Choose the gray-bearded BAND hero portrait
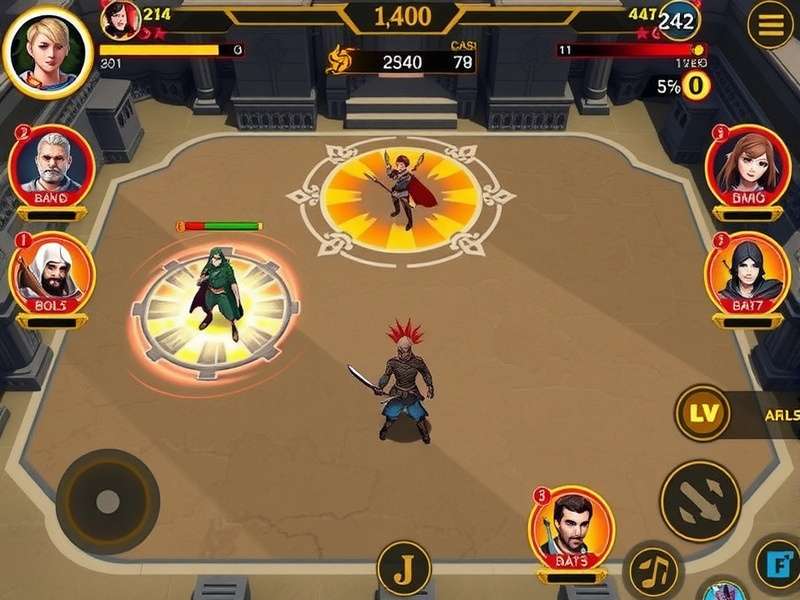 point(51,163)
